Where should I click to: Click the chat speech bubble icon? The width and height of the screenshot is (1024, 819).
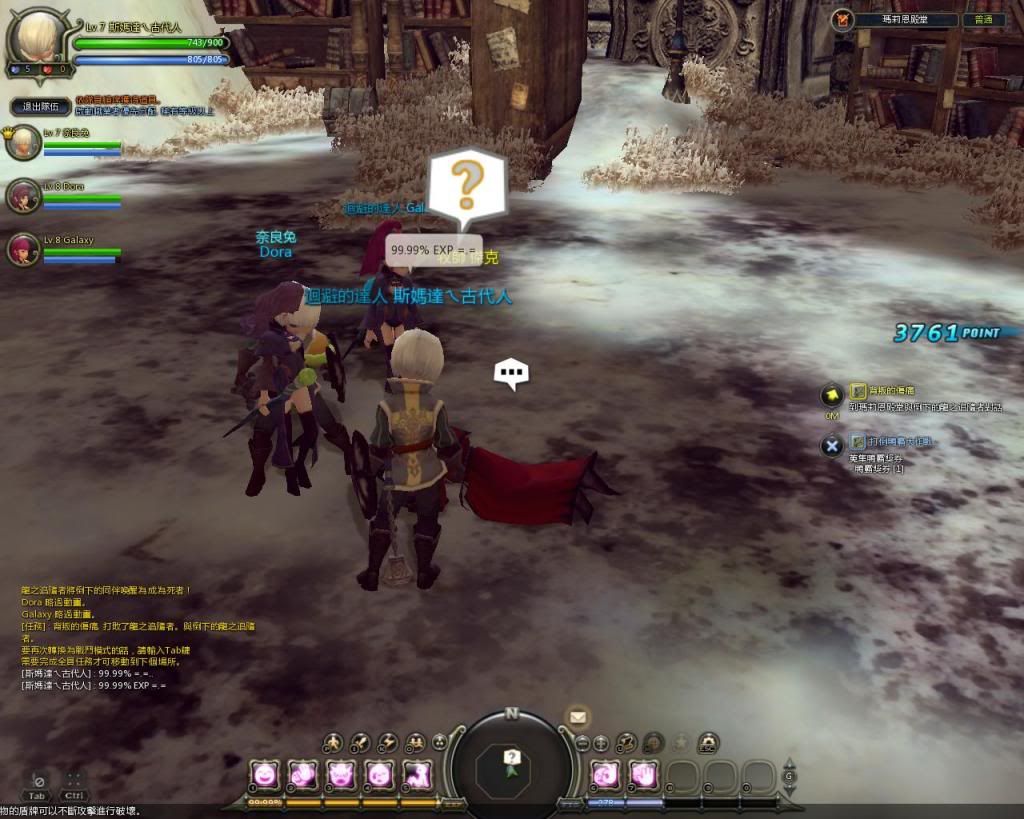[511, 375]
